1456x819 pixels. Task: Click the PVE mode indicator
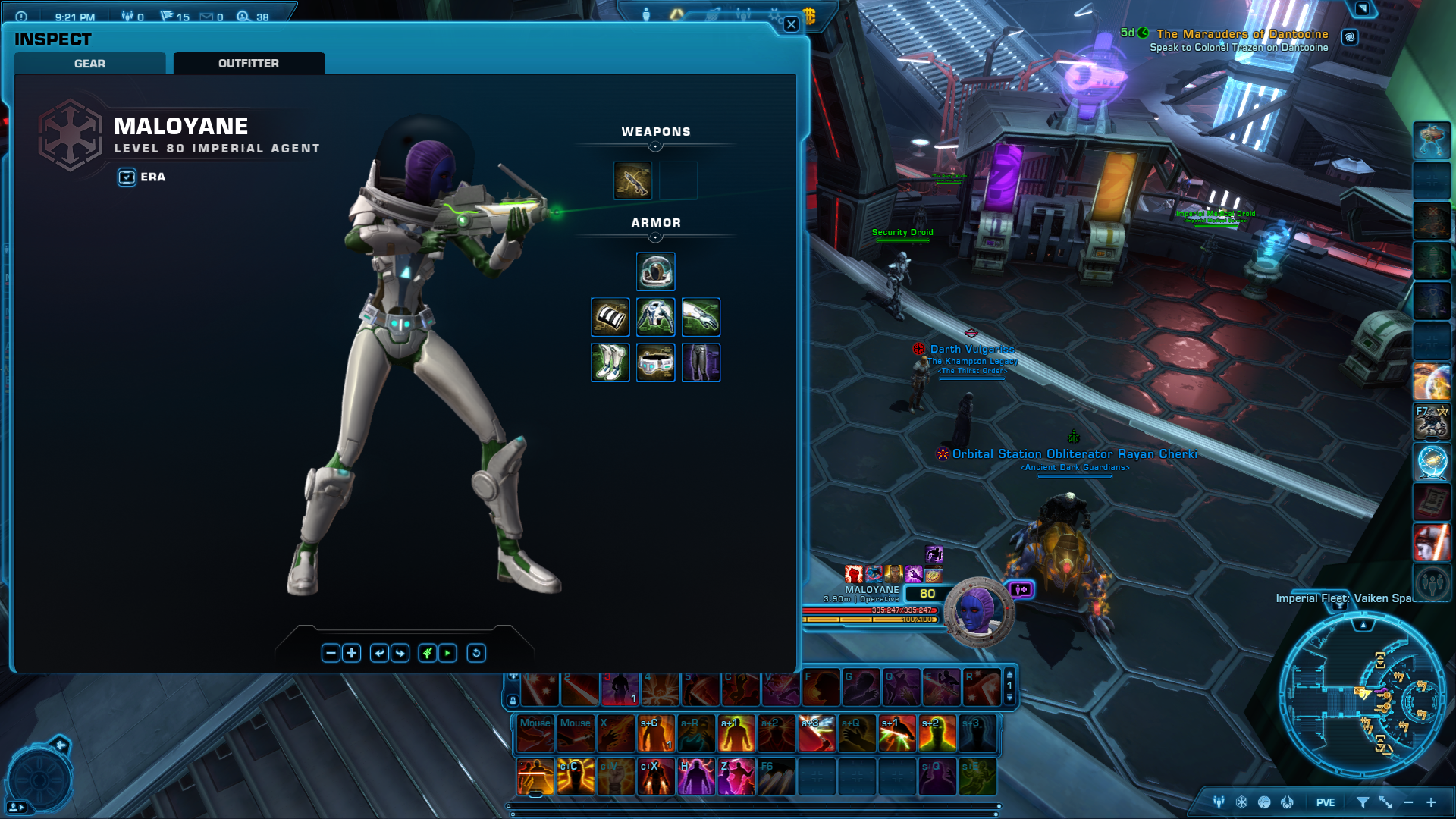1326,802
